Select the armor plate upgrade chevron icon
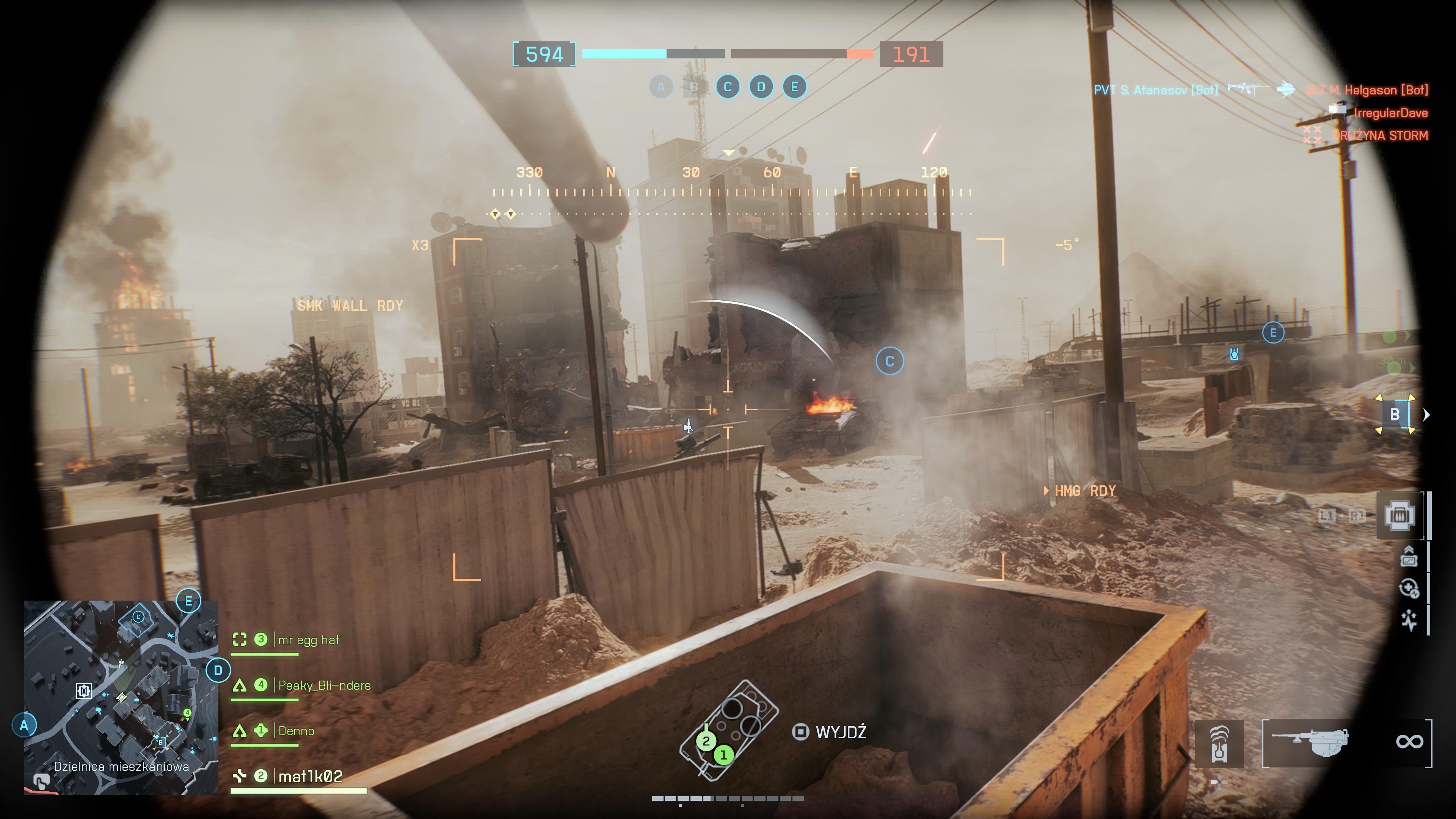This screenshot has width=1456, height=819. coord(1409,557)
